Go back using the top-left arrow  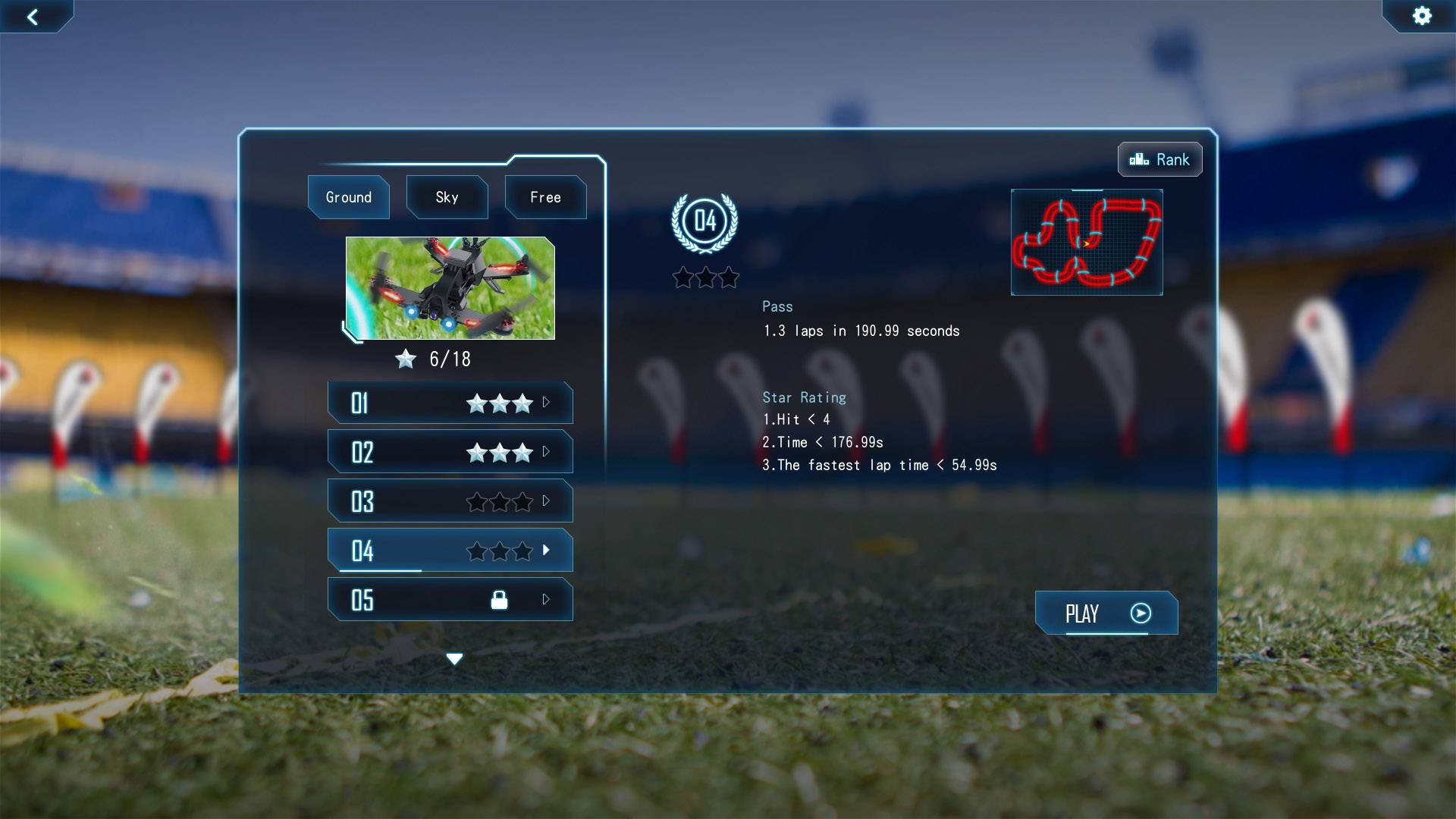(33, 17)
